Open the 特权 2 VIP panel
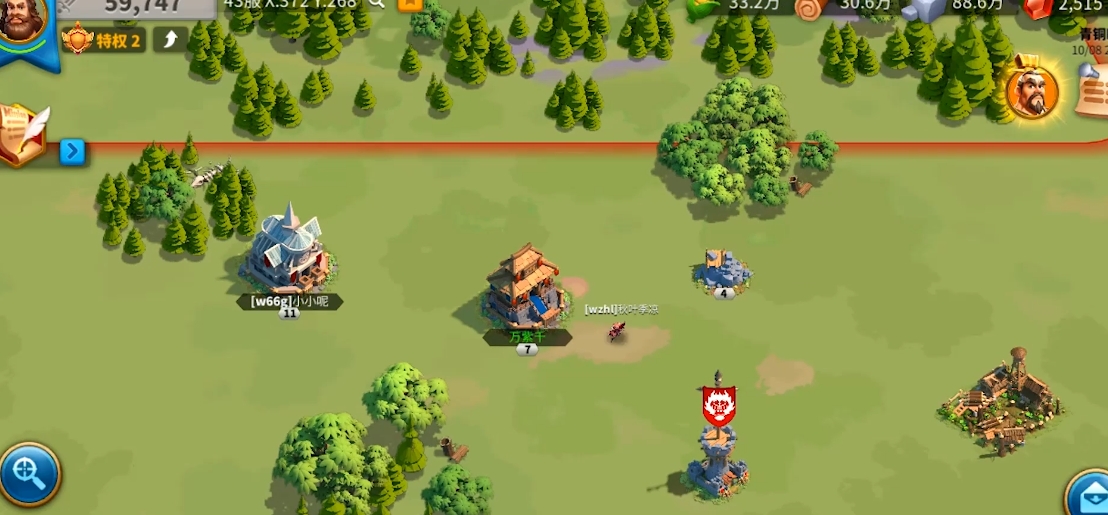Screen dimensions: 1108x515 [102, 40]
